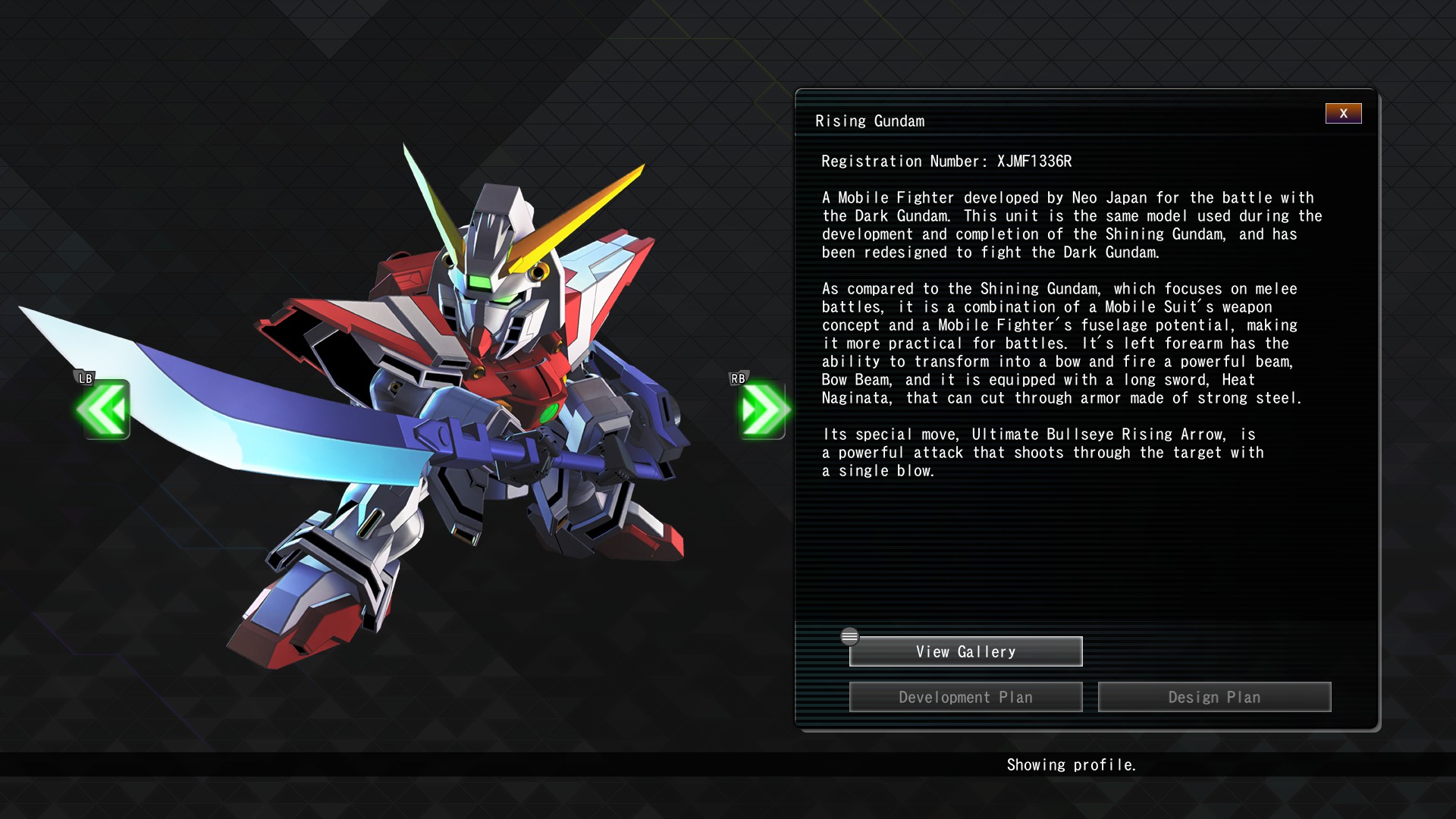The width and height of the screenshot is (1456, 819).
Task: Go to the previous unit with left arrow
Action: tap(103, 409)
